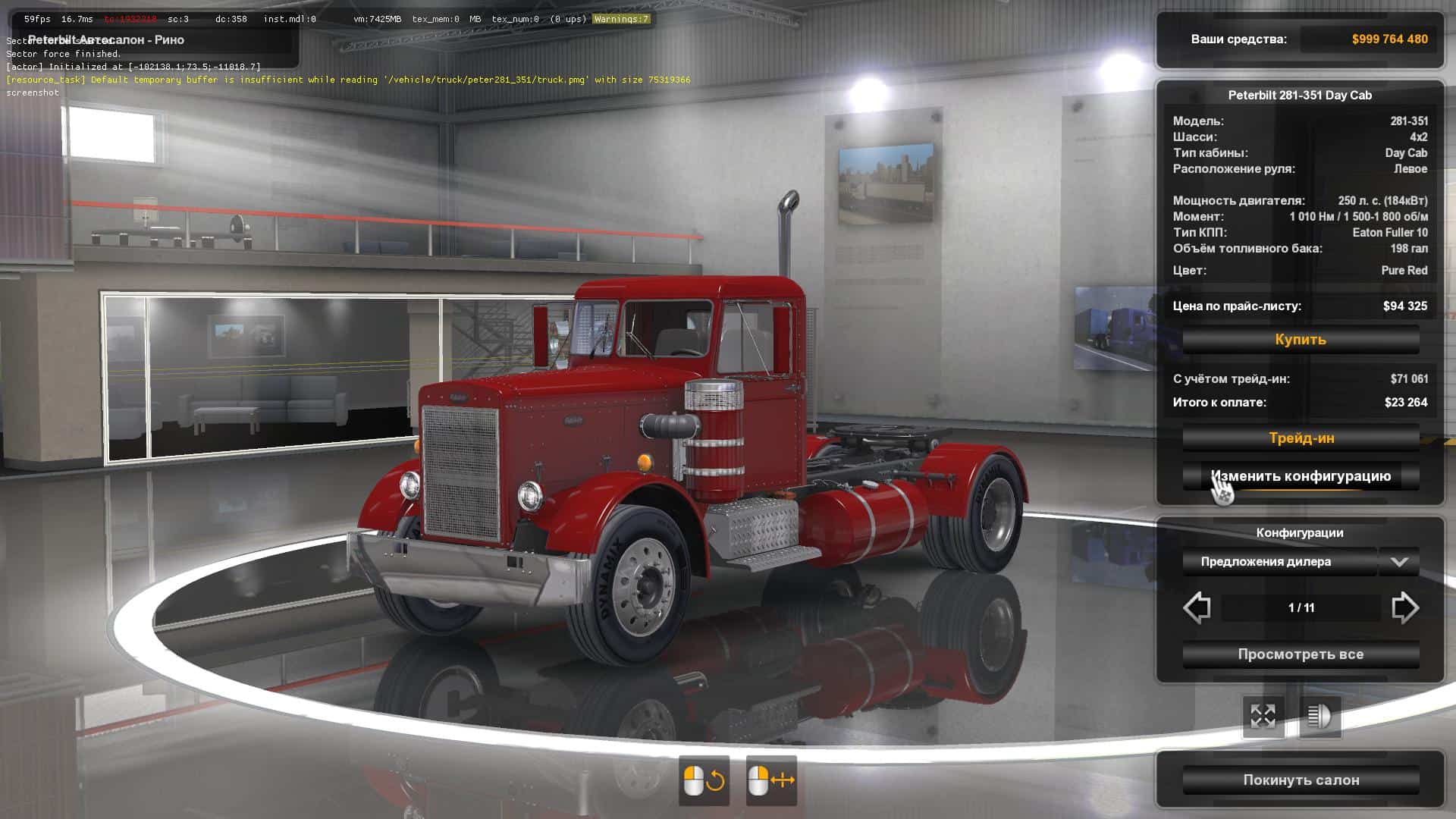
Task: Leave the dealer with Покинуть салон
Action: (1301, 780)
